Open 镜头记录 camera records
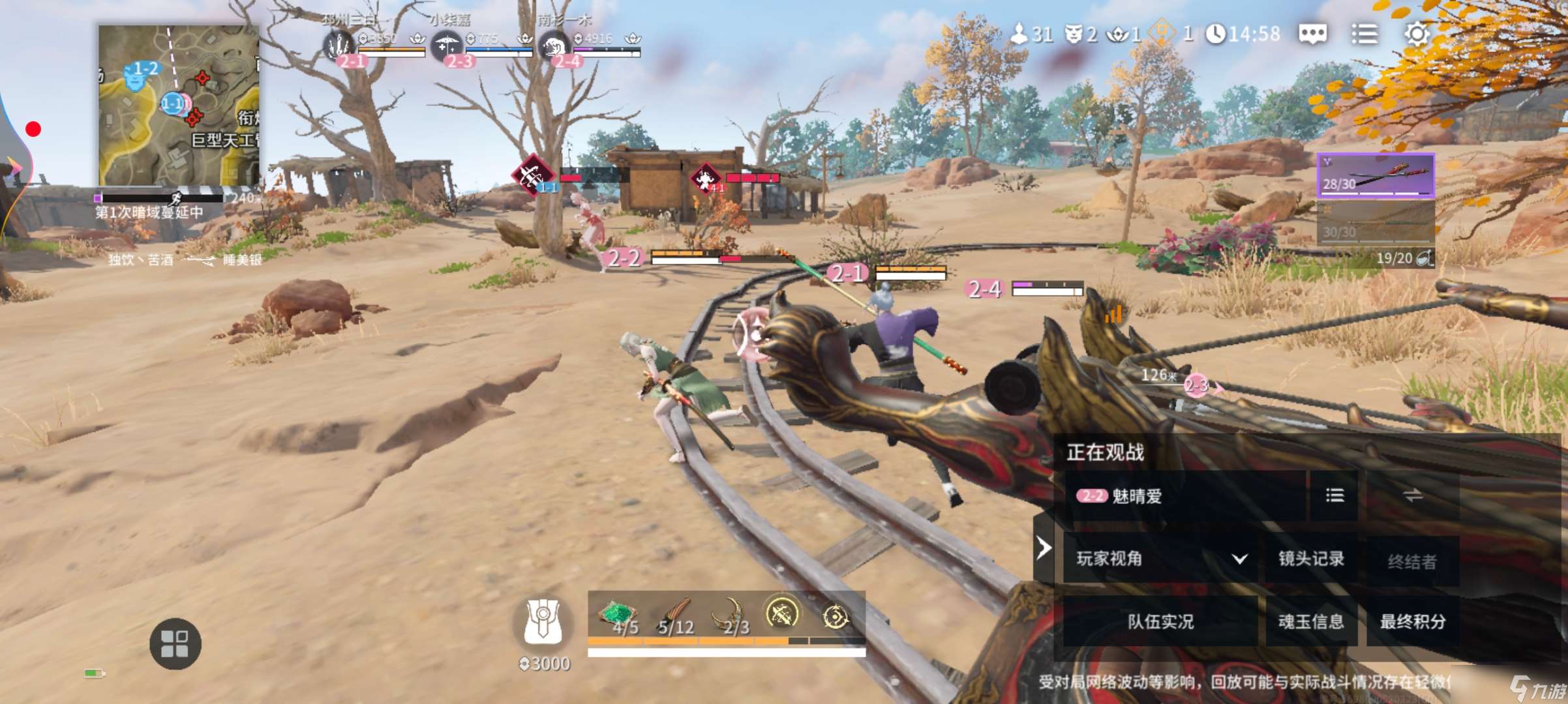 pos(1311,558)
